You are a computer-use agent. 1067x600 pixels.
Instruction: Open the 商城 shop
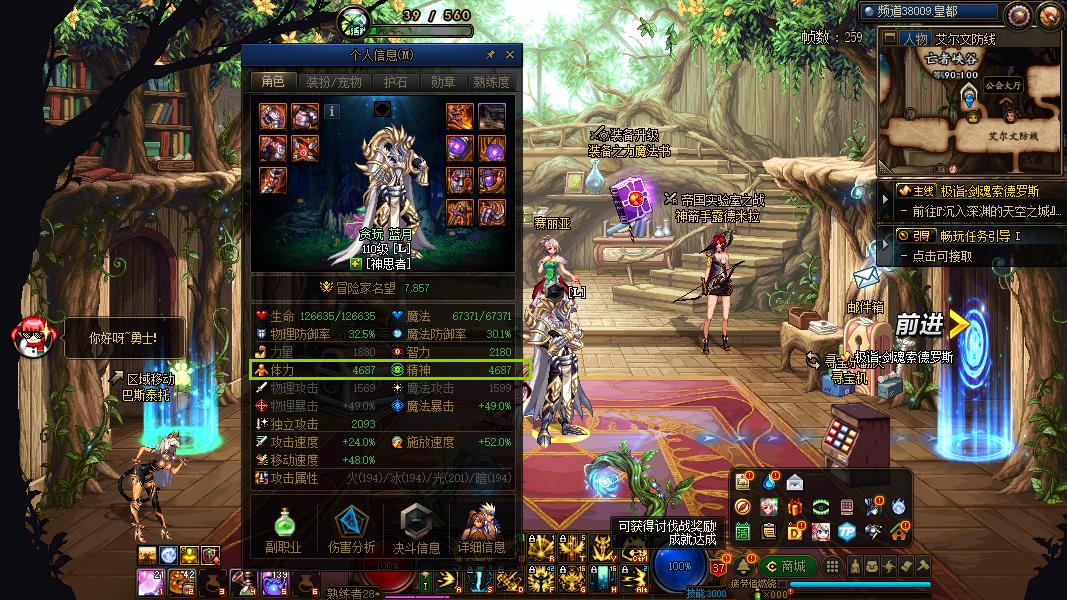786,566
